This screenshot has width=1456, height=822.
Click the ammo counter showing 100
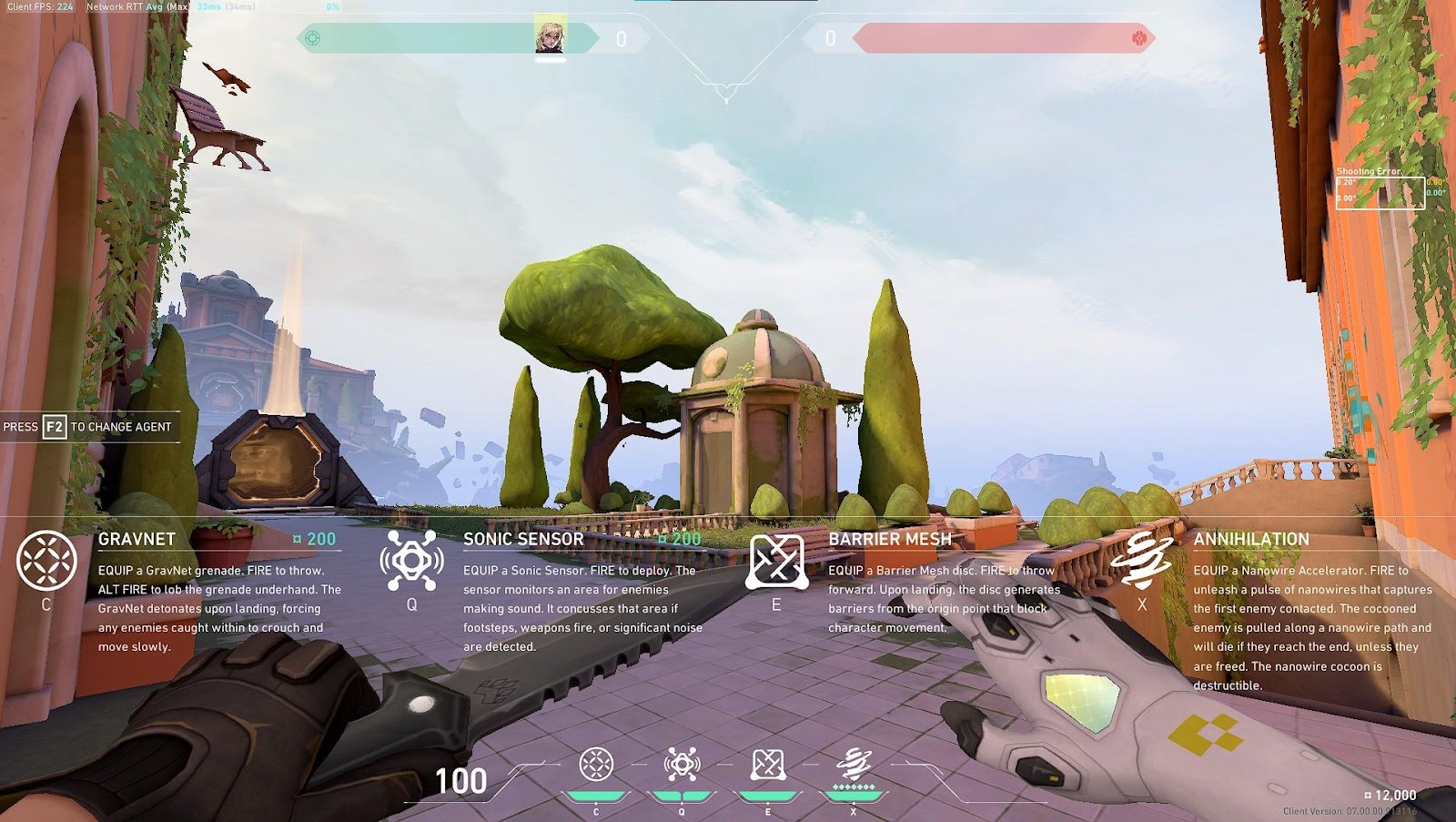coord(462,780)
